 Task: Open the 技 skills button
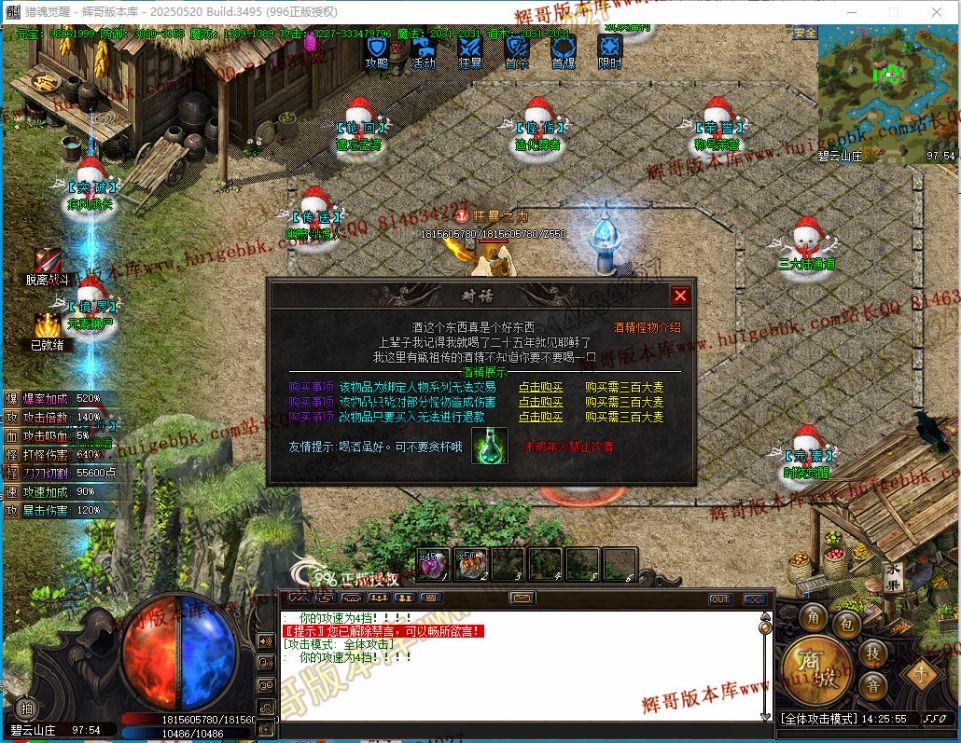click(x=872, y=654)
